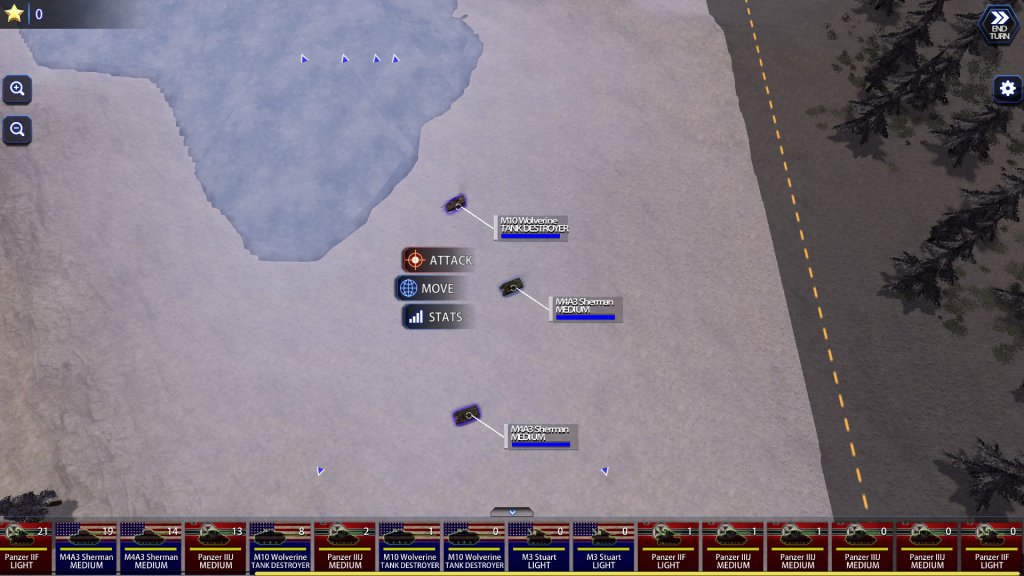Open the unit Stats option
Image resolution: width=1024 pixels, height=576 pixels.
(434, 317)
